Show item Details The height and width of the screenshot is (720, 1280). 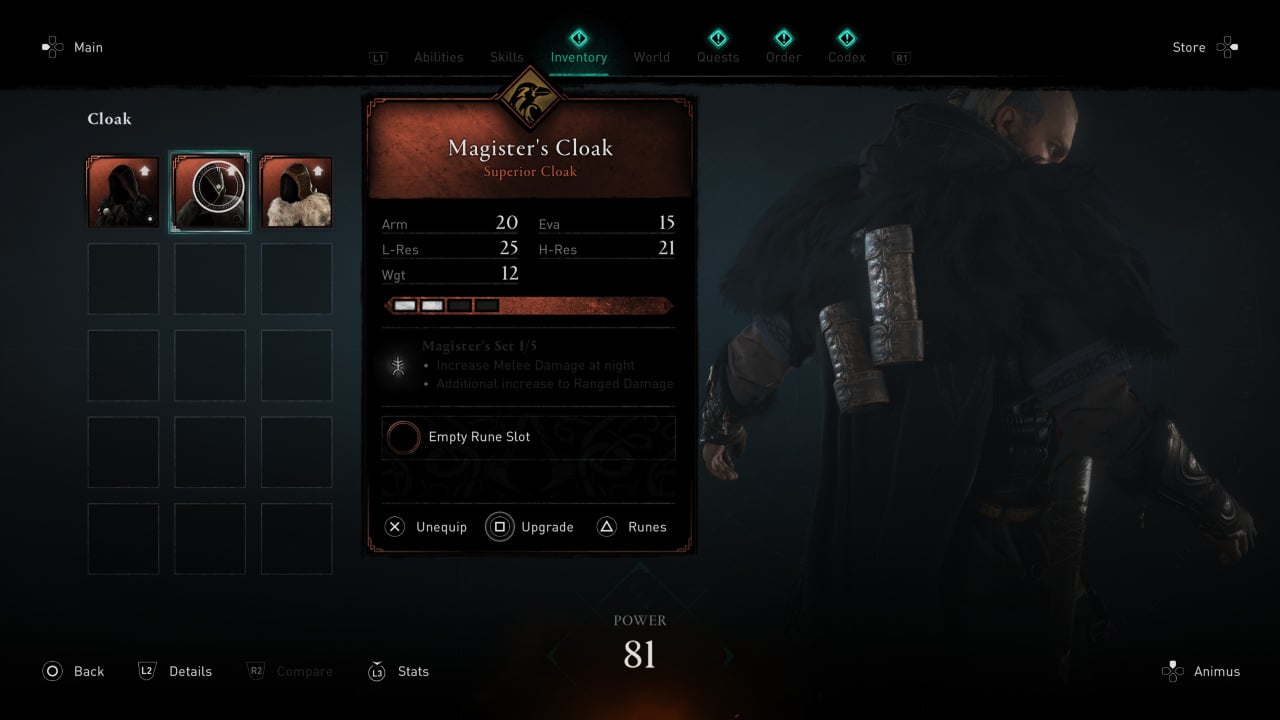176,671
